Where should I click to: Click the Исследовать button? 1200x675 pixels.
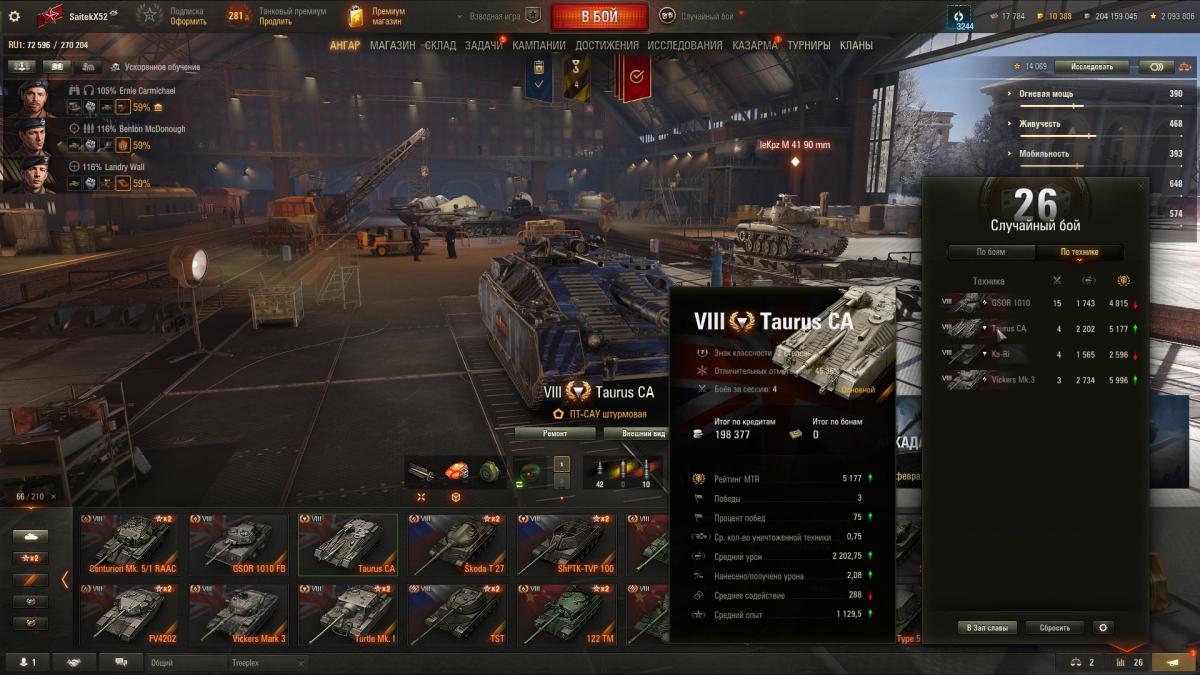pyautogui.click(x=1091, y=67)
